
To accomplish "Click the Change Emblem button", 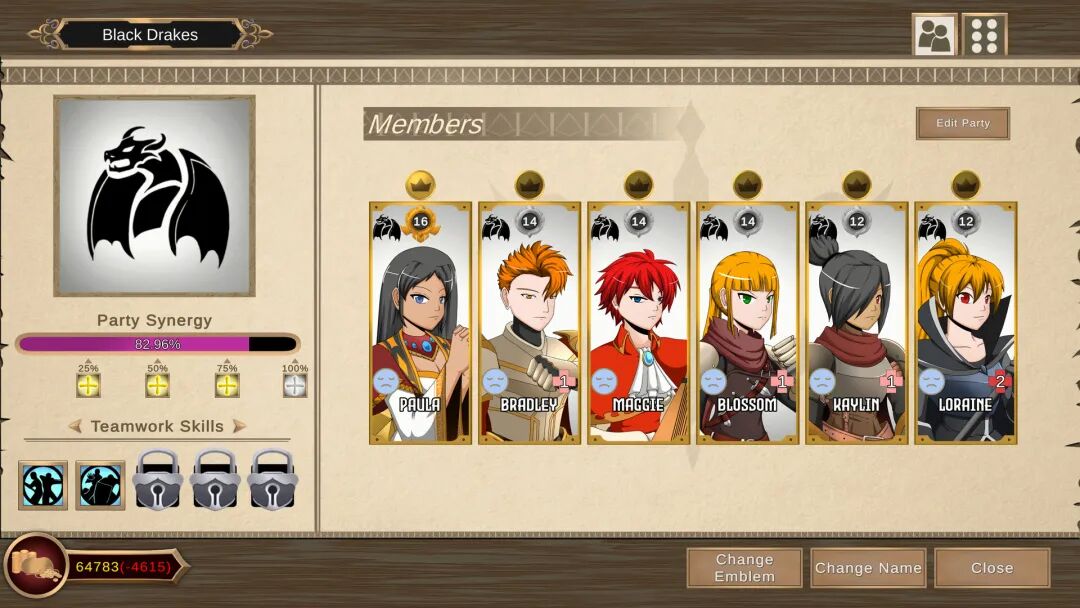I will tap(744, 568).
